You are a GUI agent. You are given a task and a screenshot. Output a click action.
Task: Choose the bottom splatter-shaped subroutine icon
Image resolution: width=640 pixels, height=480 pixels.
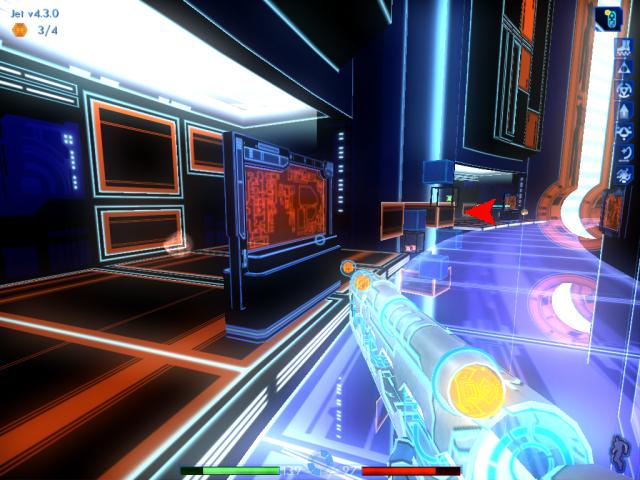click(x=622, y=174)
